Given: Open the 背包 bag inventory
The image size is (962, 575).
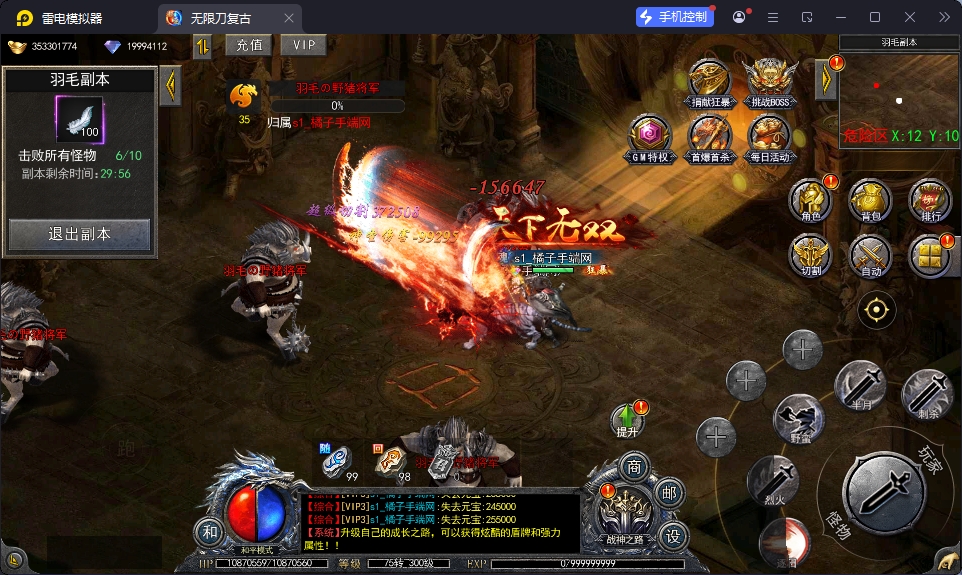Looking at the screenshot, I should pos(871,198).
